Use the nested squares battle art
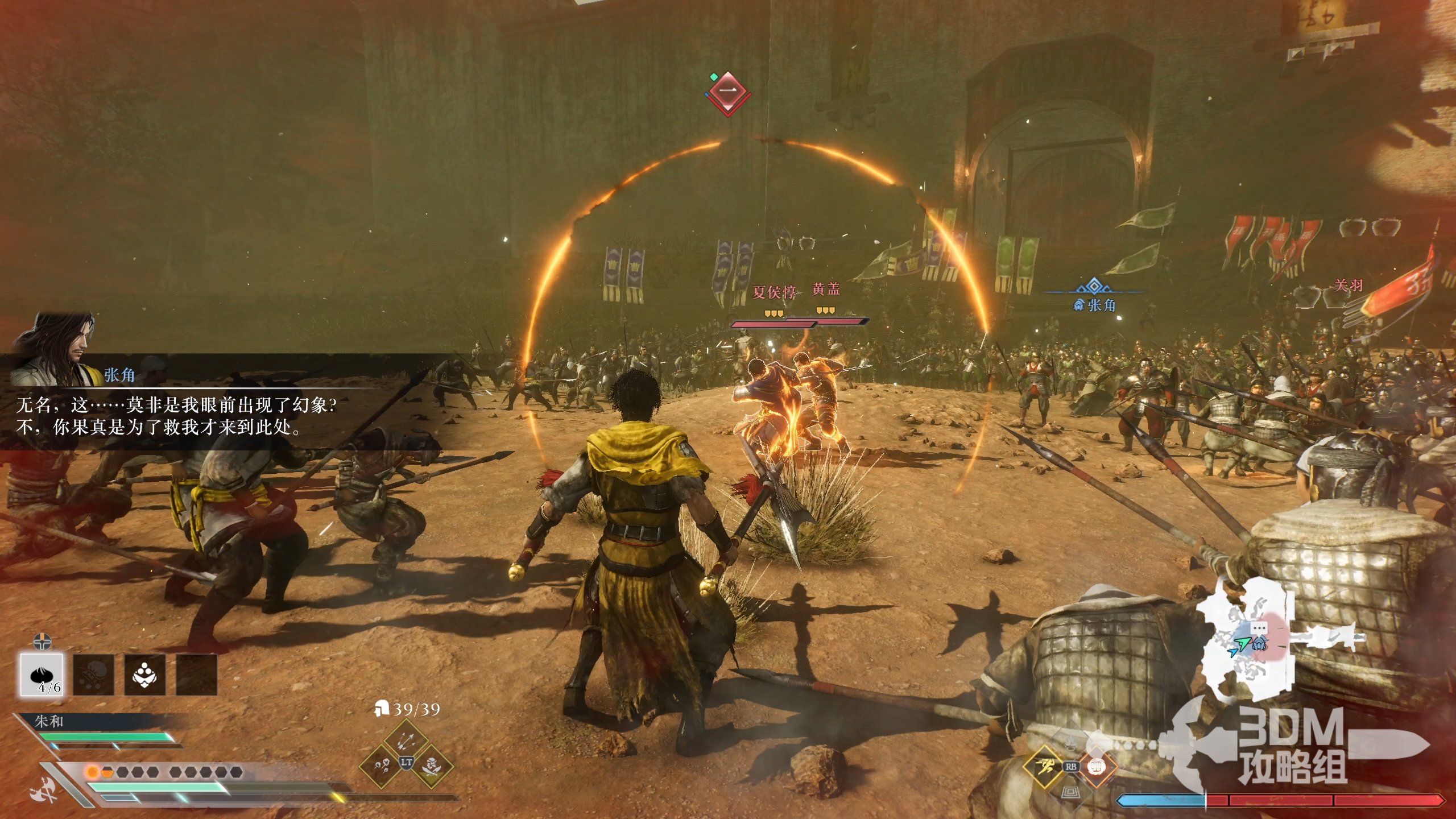 [x=1072, y=791]
